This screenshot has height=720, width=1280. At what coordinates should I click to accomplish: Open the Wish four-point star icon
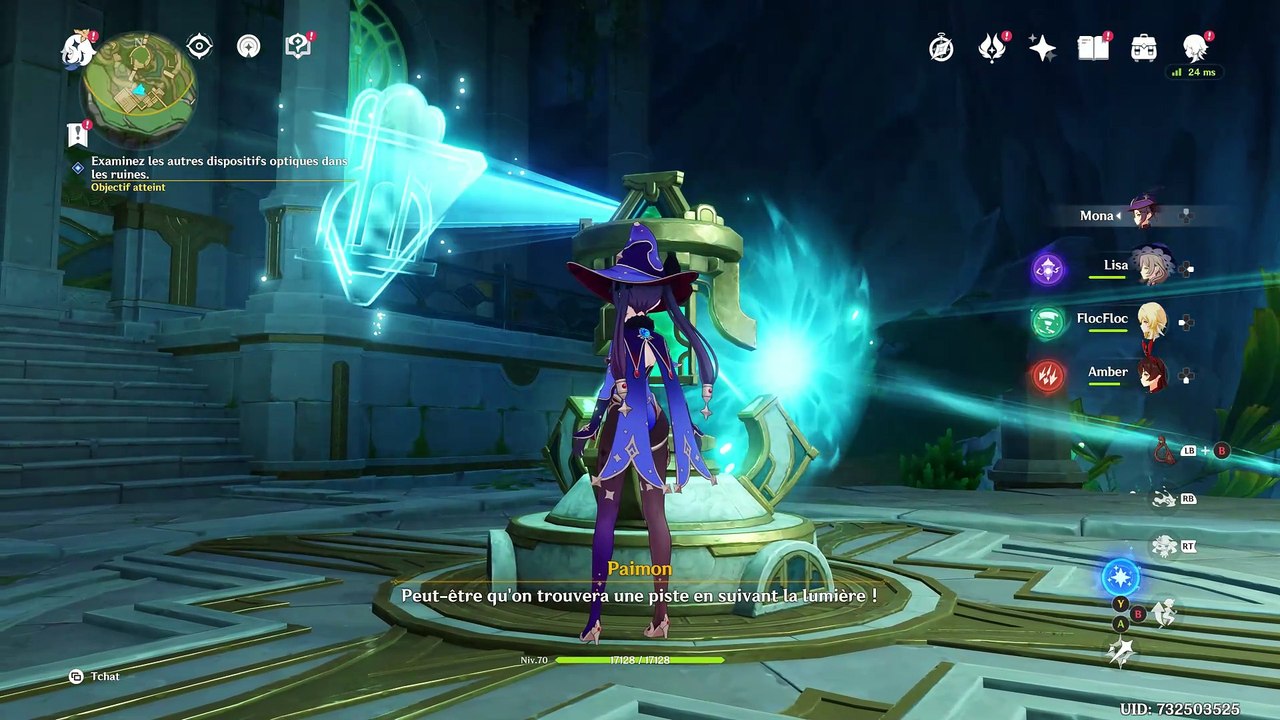click(1042, 48)
